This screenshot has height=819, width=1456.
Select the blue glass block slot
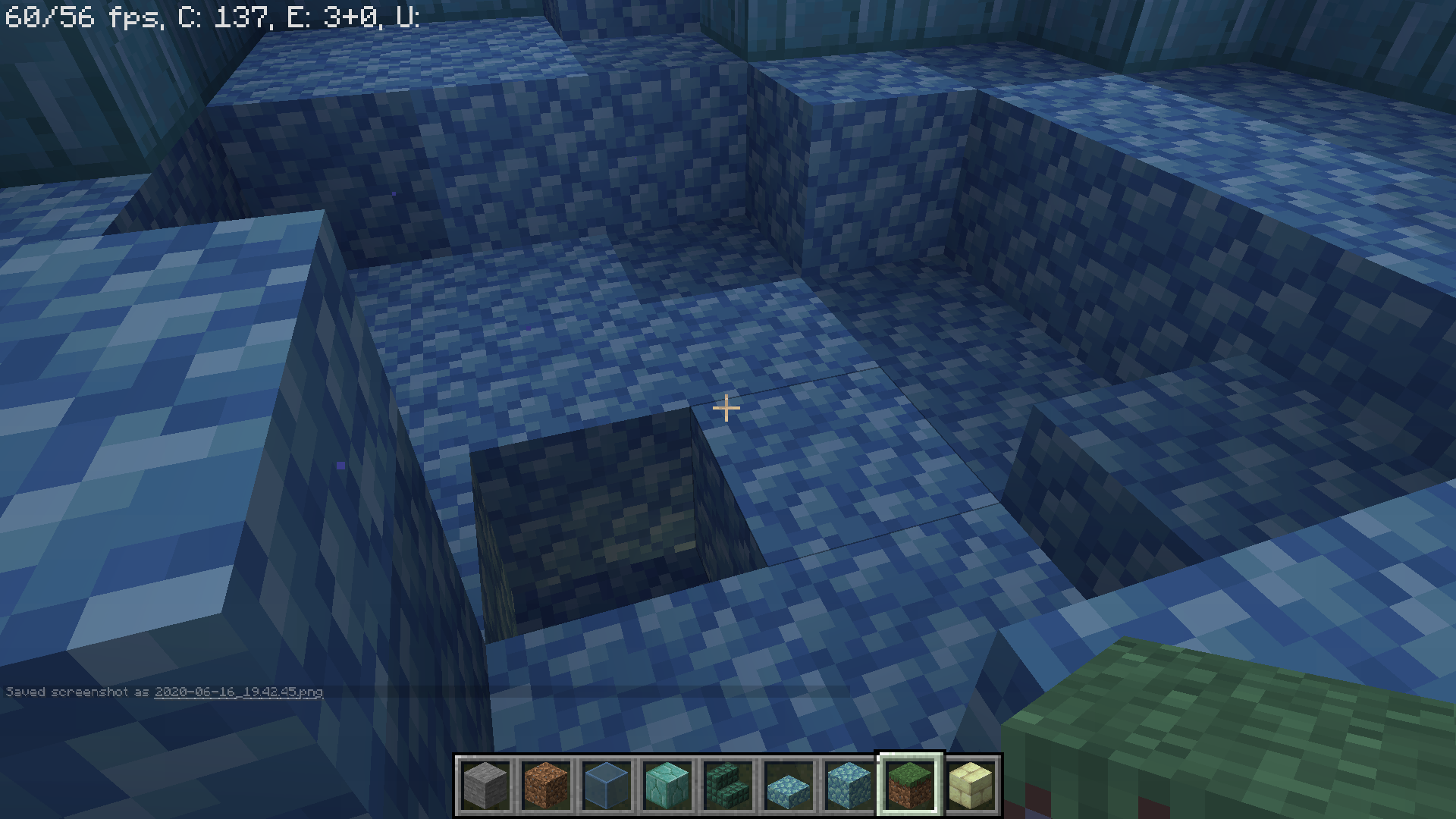coord(607,786)
